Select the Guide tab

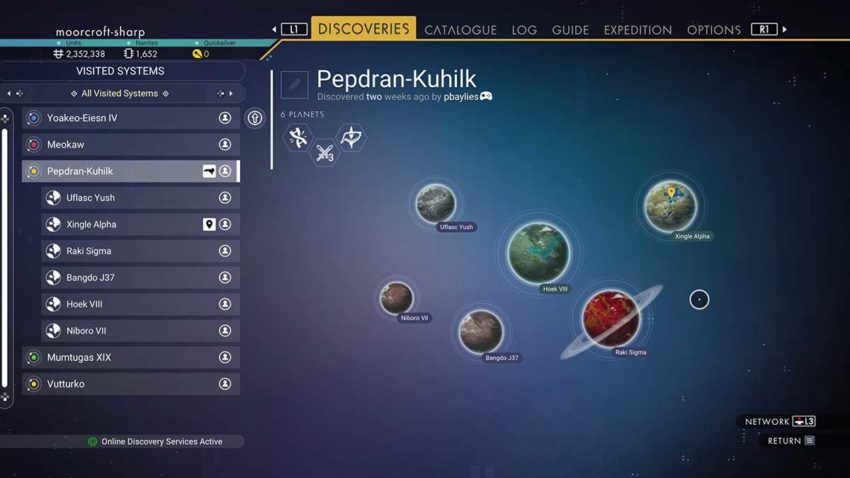tap(570, 30)
